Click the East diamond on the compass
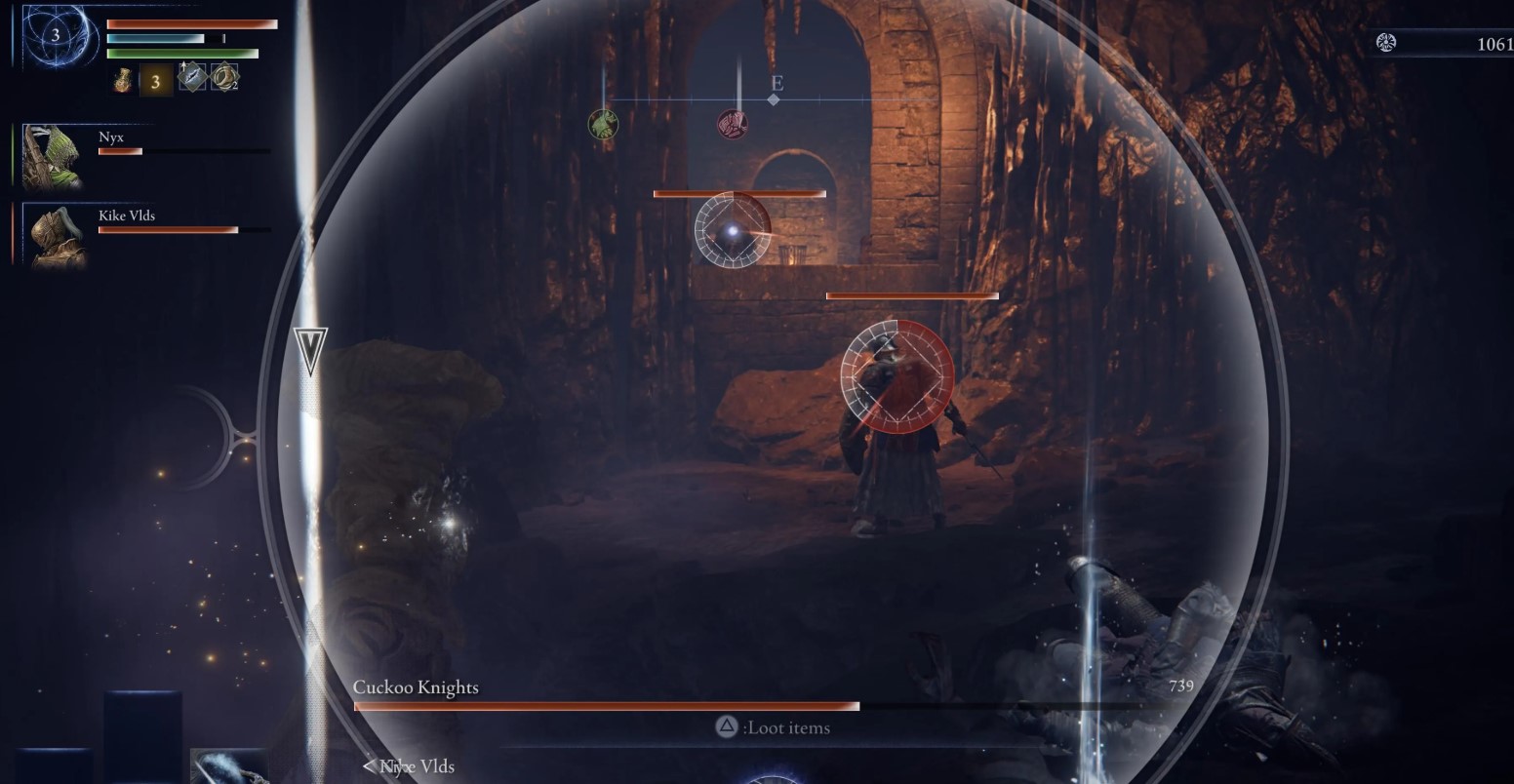Image resolution: width=1514 pixels, height=784 pixels. click(x=775, y=99)
